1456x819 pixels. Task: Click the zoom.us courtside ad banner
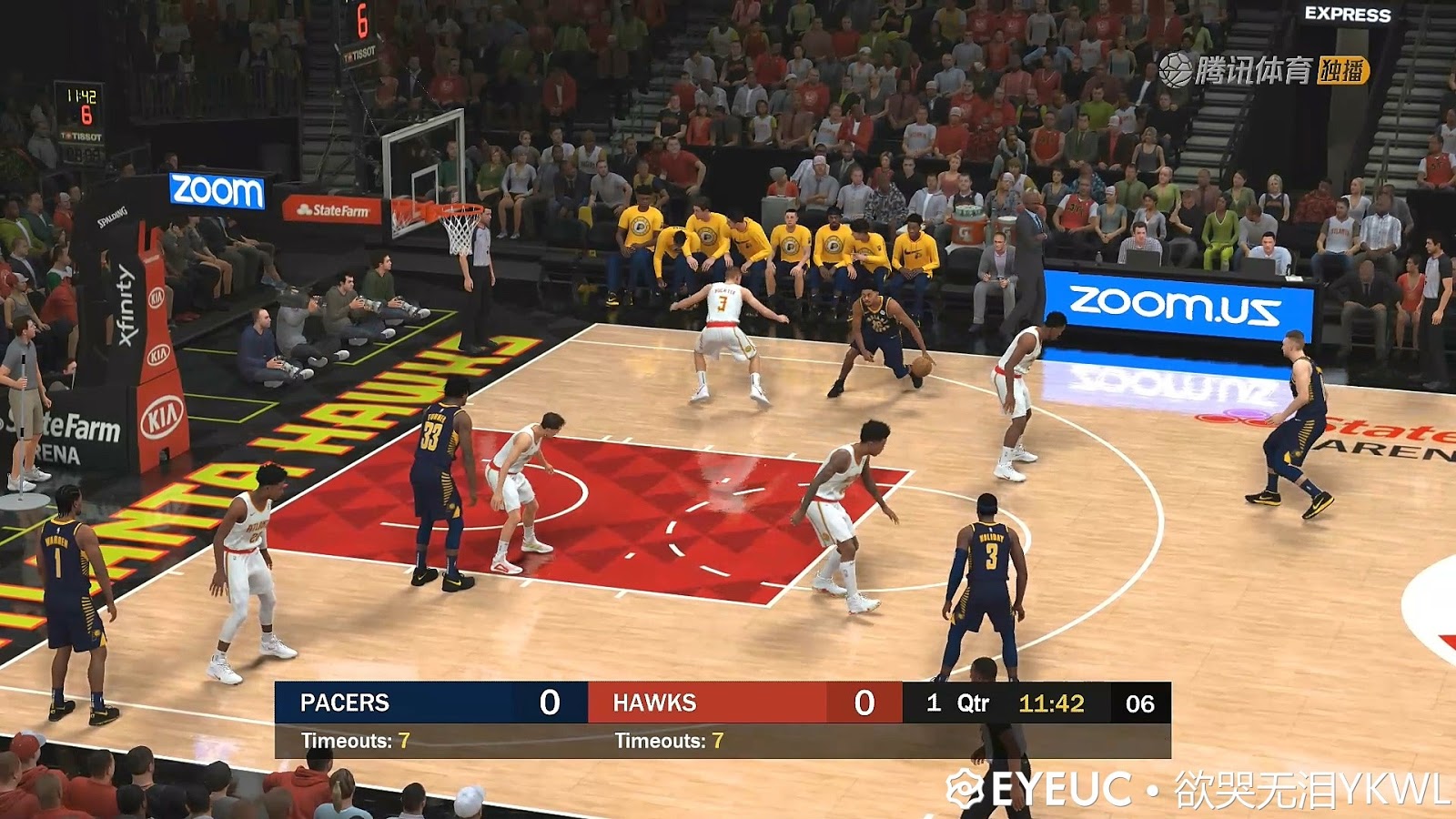tap(1174, 303)
